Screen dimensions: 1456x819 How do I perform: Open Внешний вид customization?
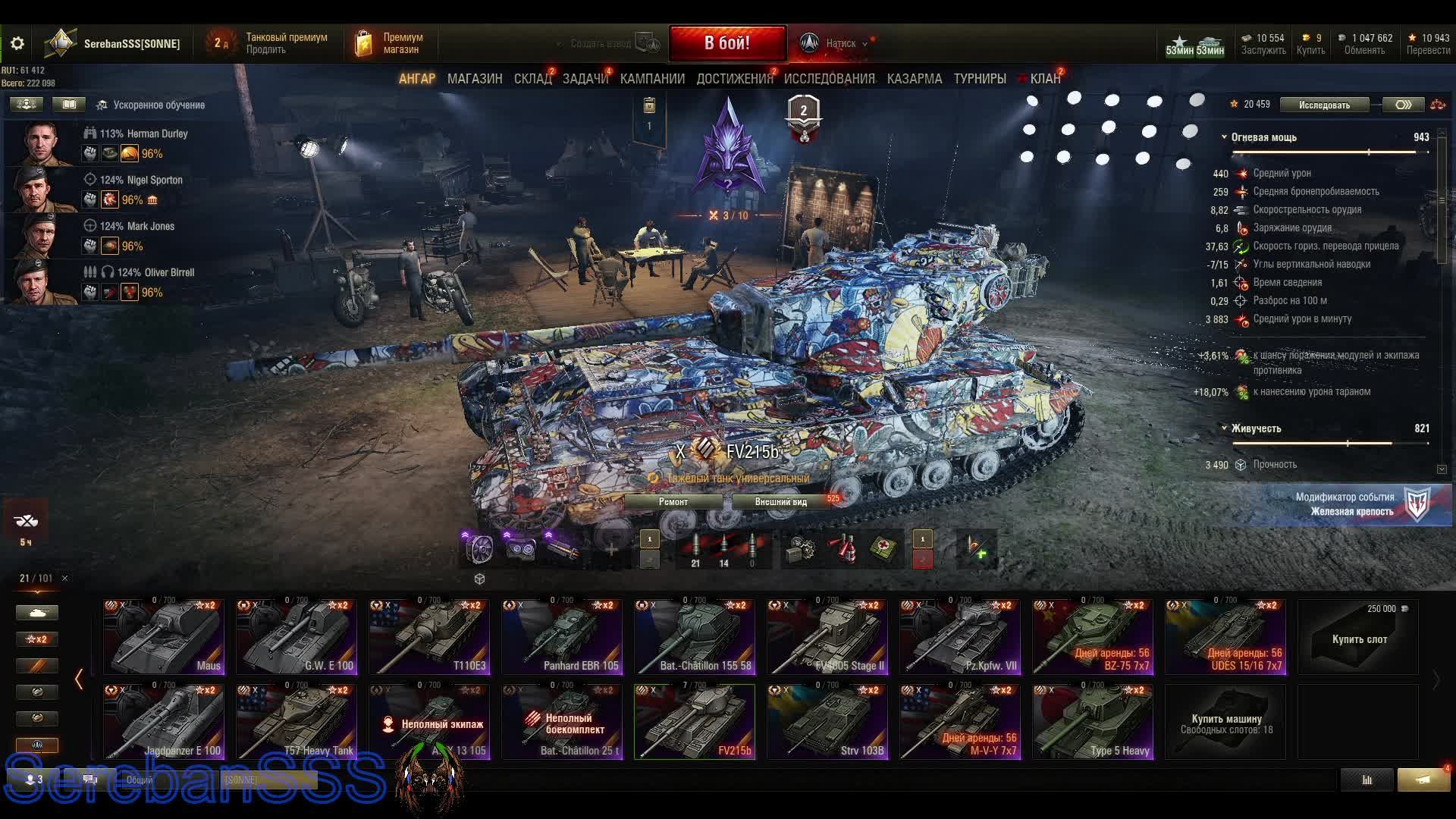(x=780, y=501)
